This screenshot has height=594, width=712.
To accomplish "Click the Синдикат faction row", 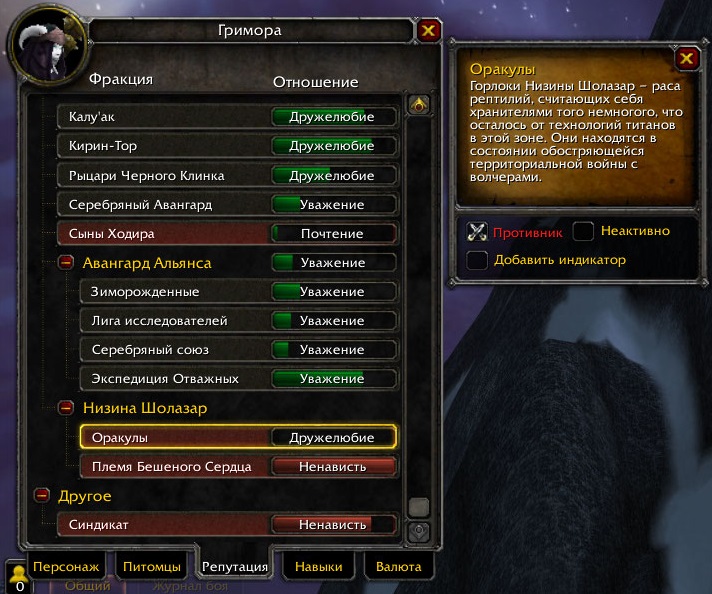I will point(228,524).
